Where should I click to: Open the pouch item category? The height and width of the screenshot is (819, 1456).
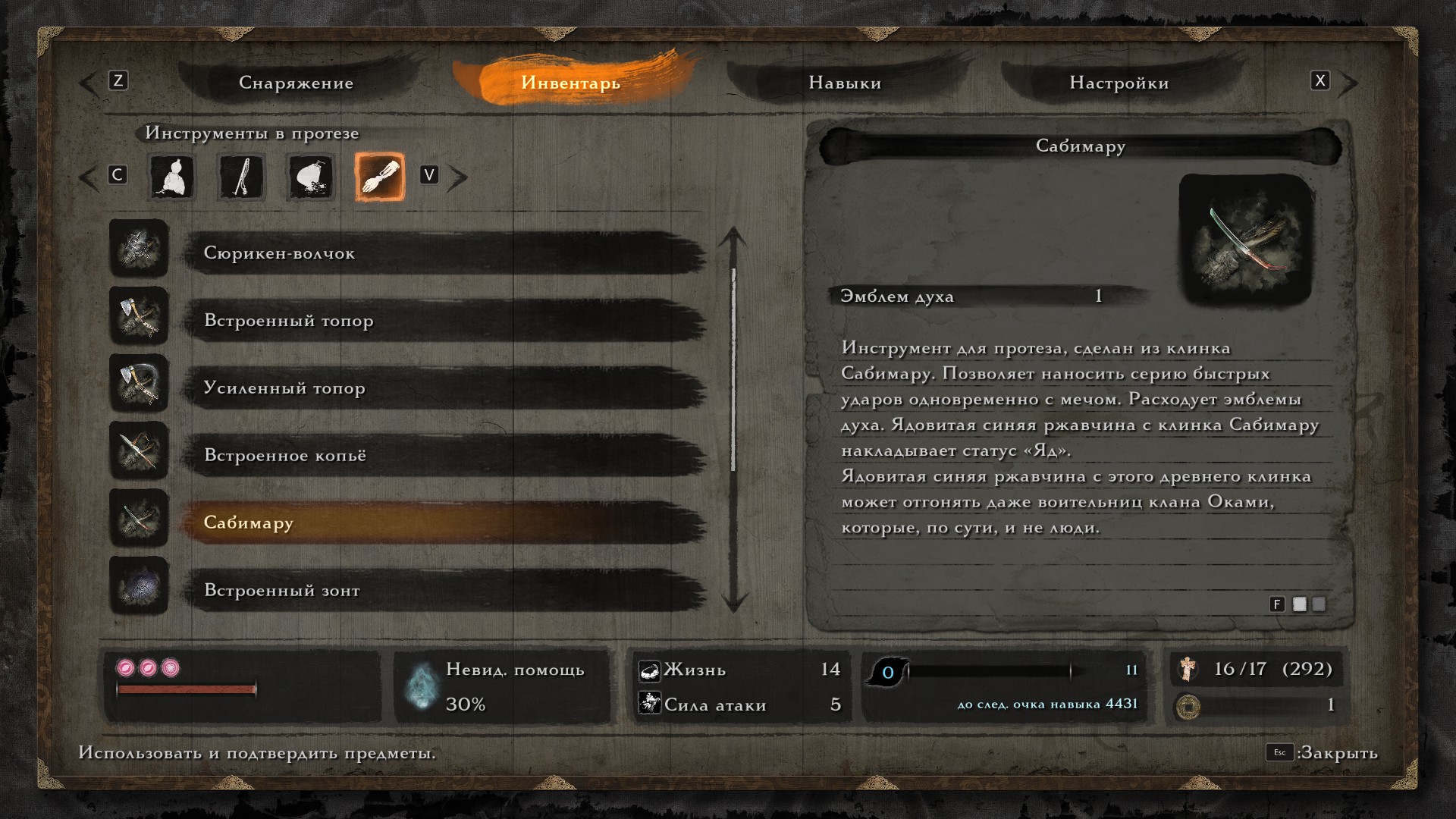[310, 177]
